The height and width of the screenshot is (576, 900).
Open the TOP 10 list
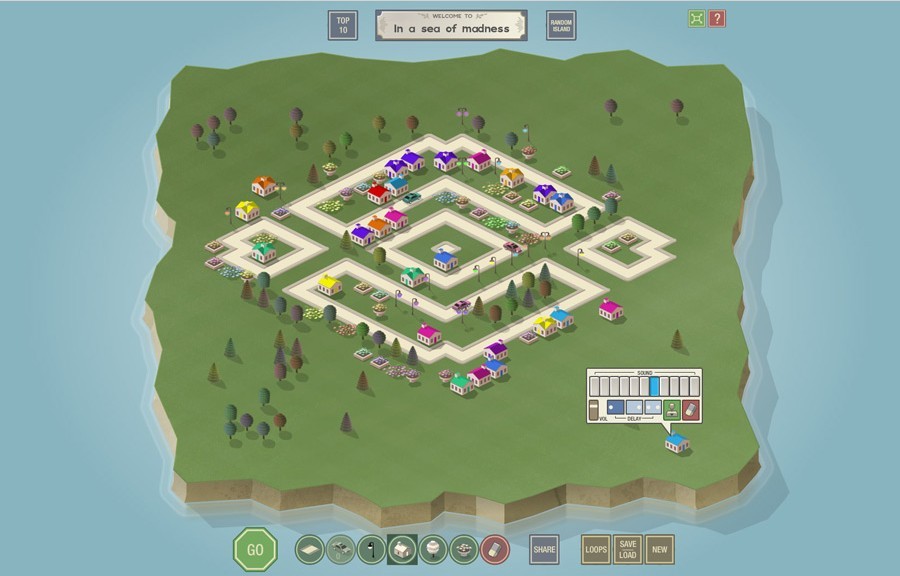click(x=343, y=25)
